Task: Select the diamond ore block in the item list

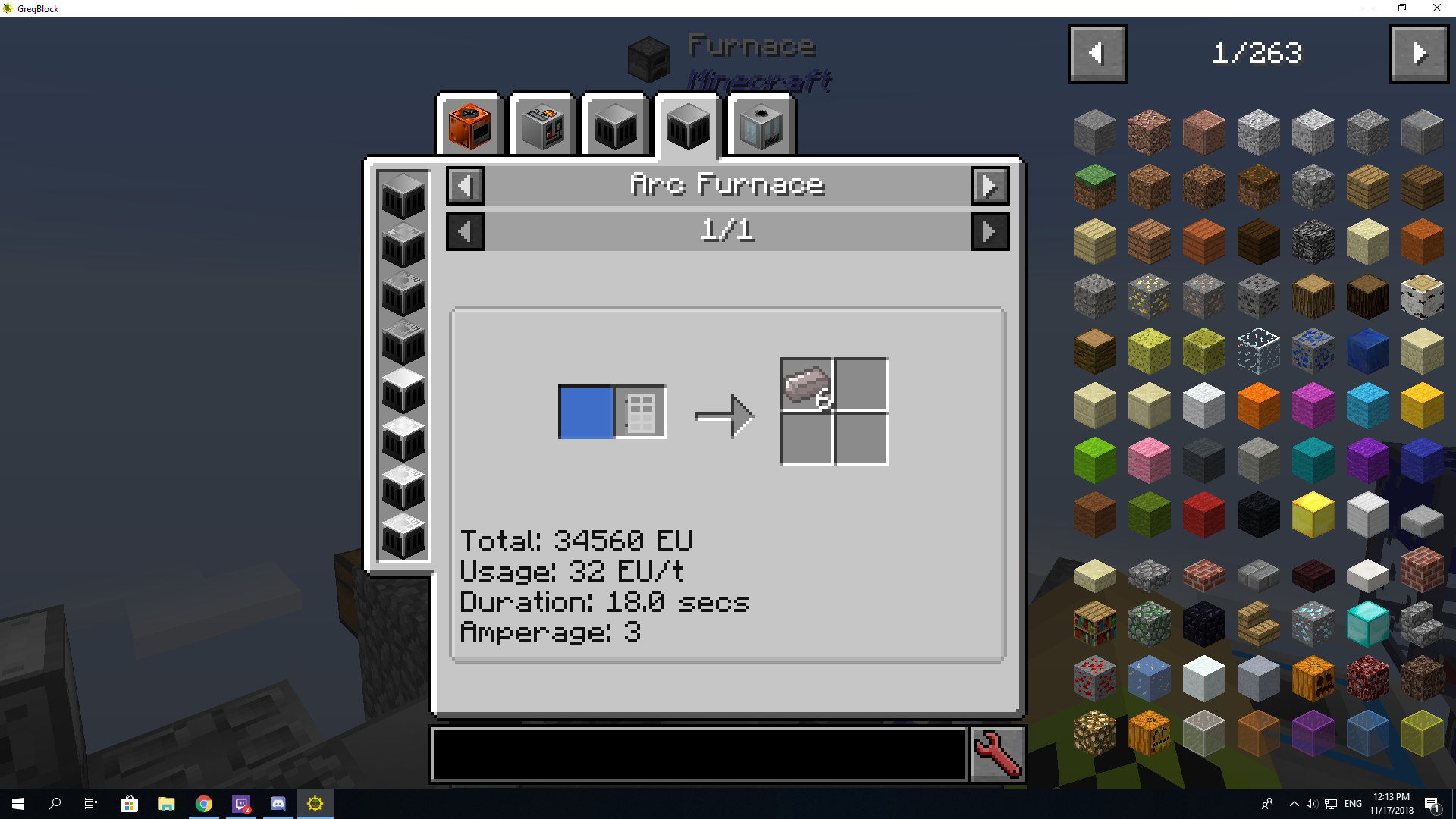Action: [x=1313, y=623]
